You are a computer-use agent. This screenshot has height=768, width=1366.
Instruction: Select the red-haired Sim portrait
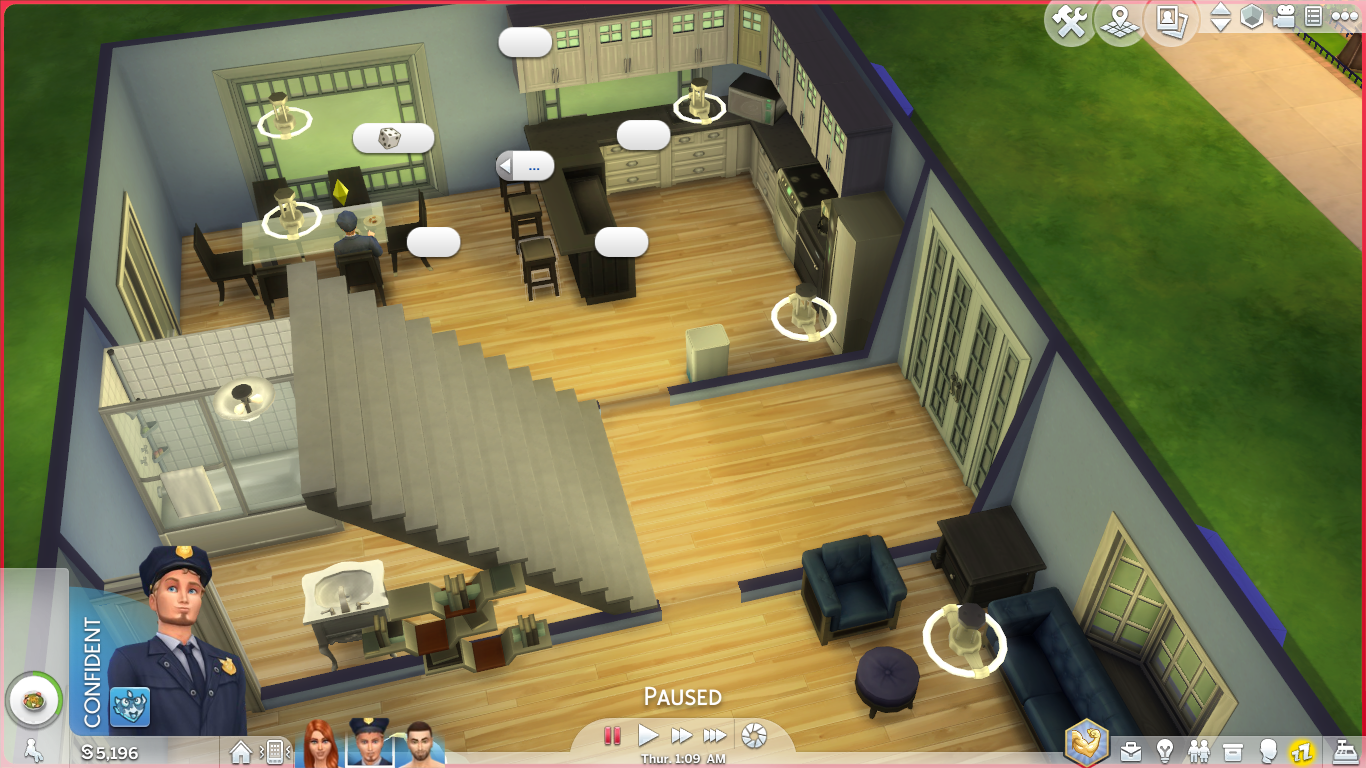[x=321, y=745]
